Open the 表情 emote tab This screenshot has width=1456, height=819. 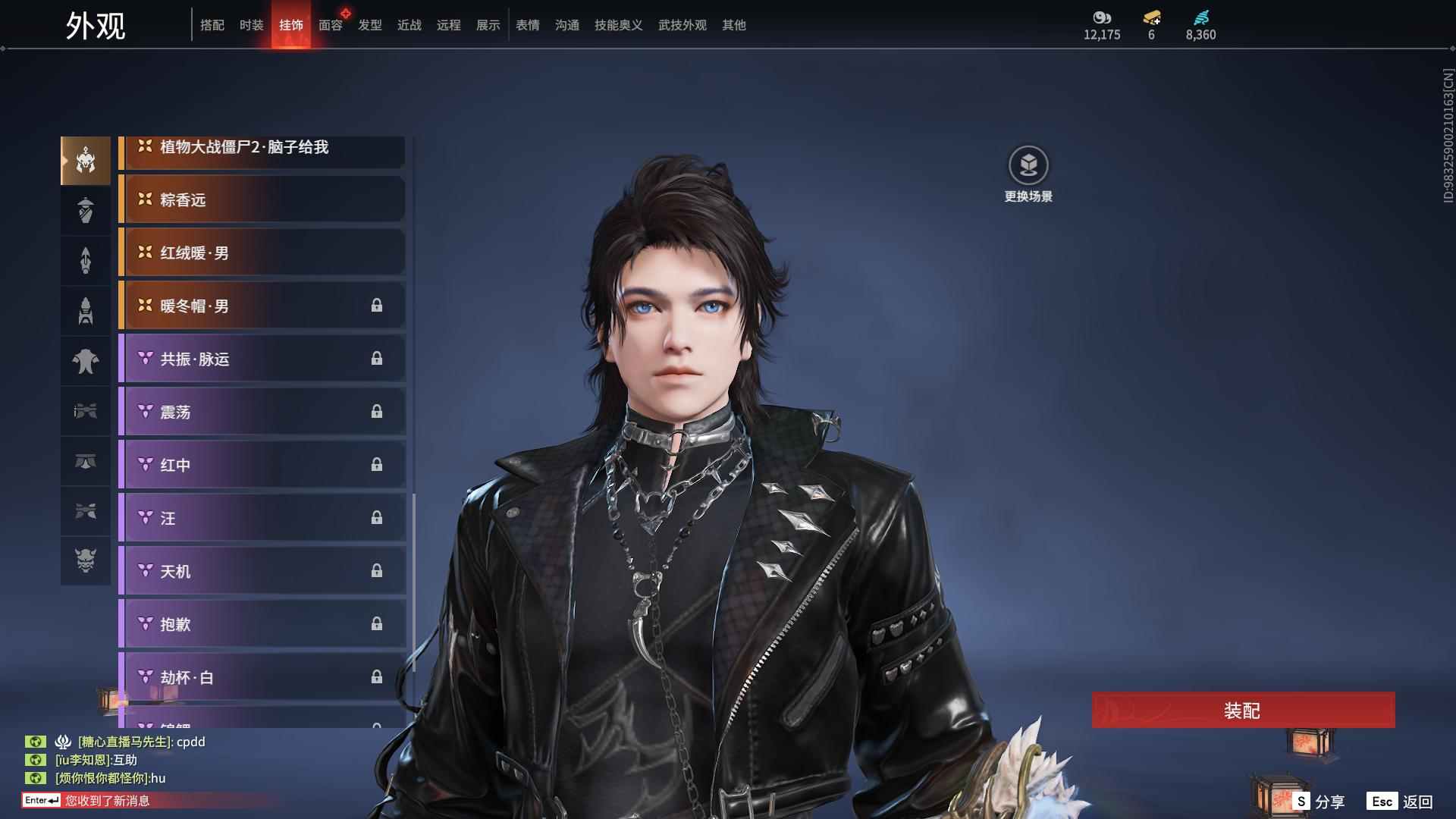click(x=527, y=25)
